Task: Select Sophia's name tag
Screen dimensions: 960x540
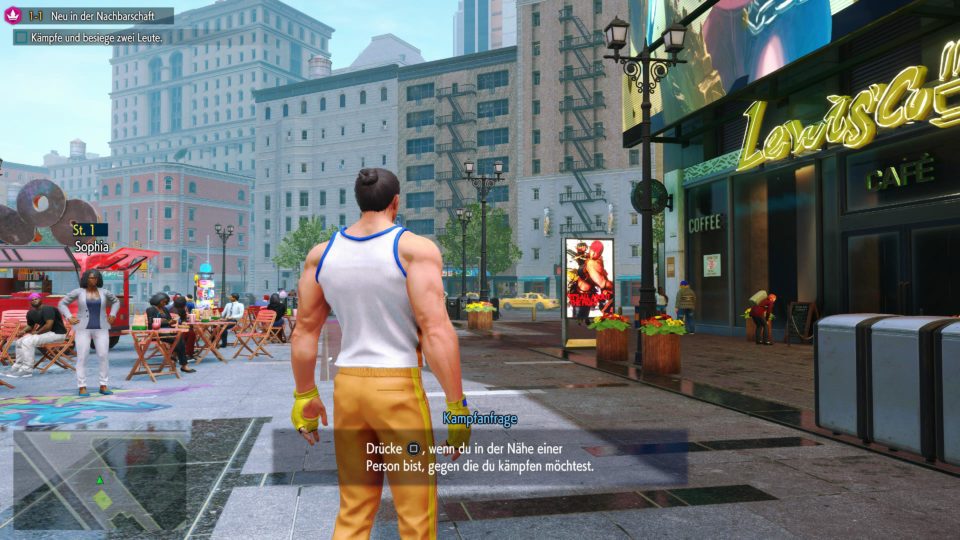Action: coord(88,244)
